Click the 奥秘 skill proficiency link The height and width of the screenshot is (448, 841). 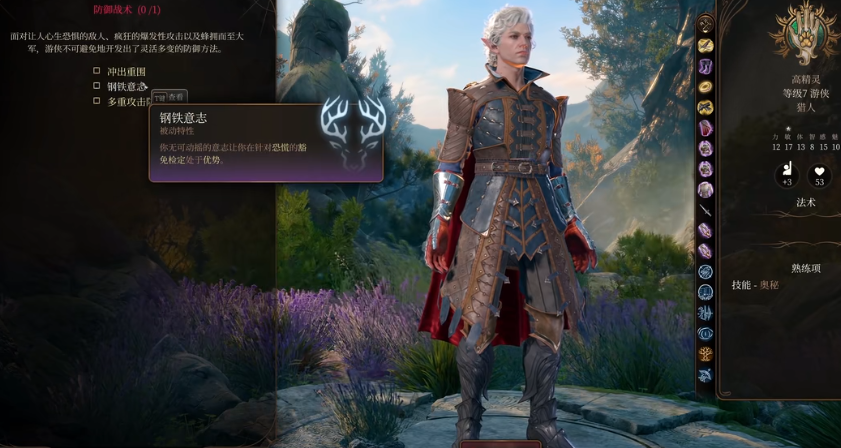pos(769,285)
